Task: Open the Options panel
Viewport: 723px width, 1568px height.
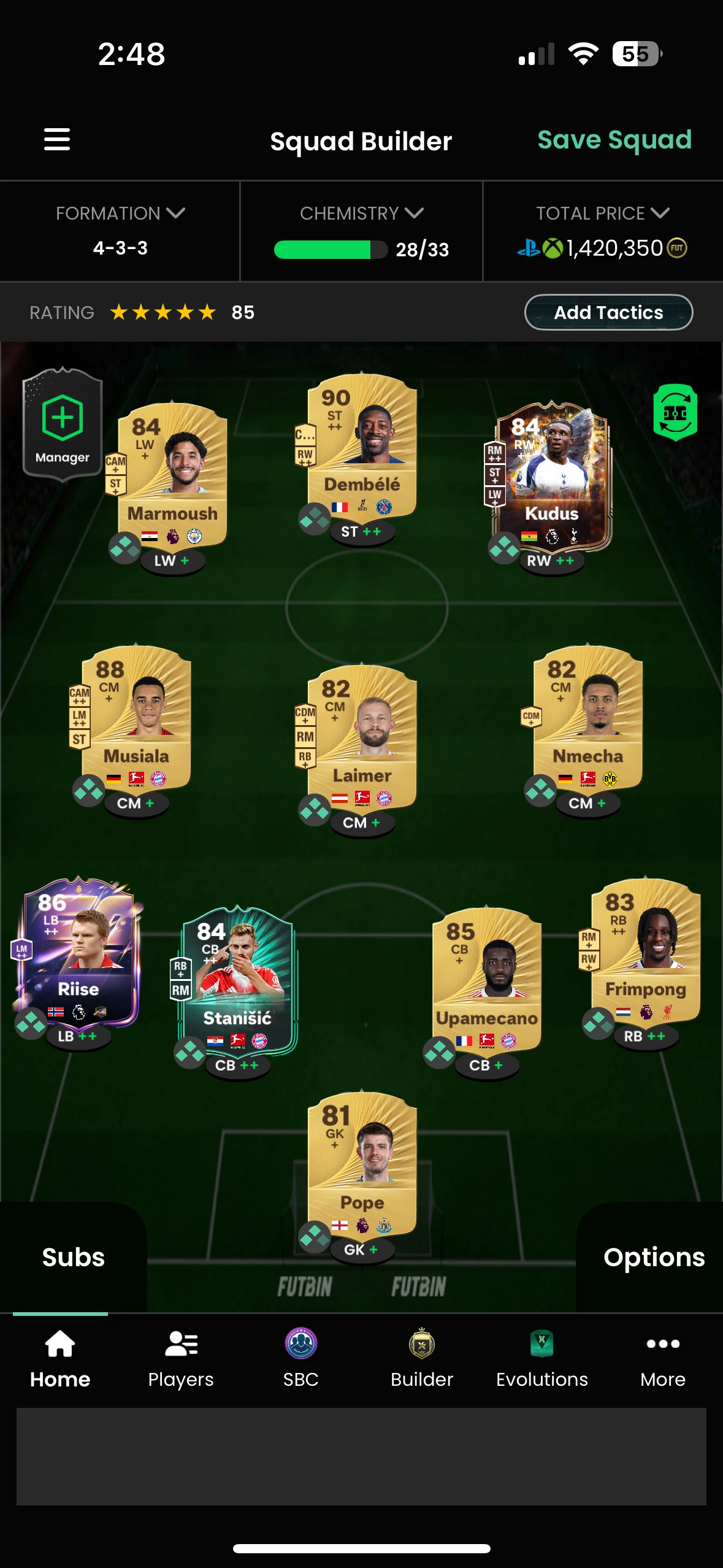Action: click(x=653, y=1258)
